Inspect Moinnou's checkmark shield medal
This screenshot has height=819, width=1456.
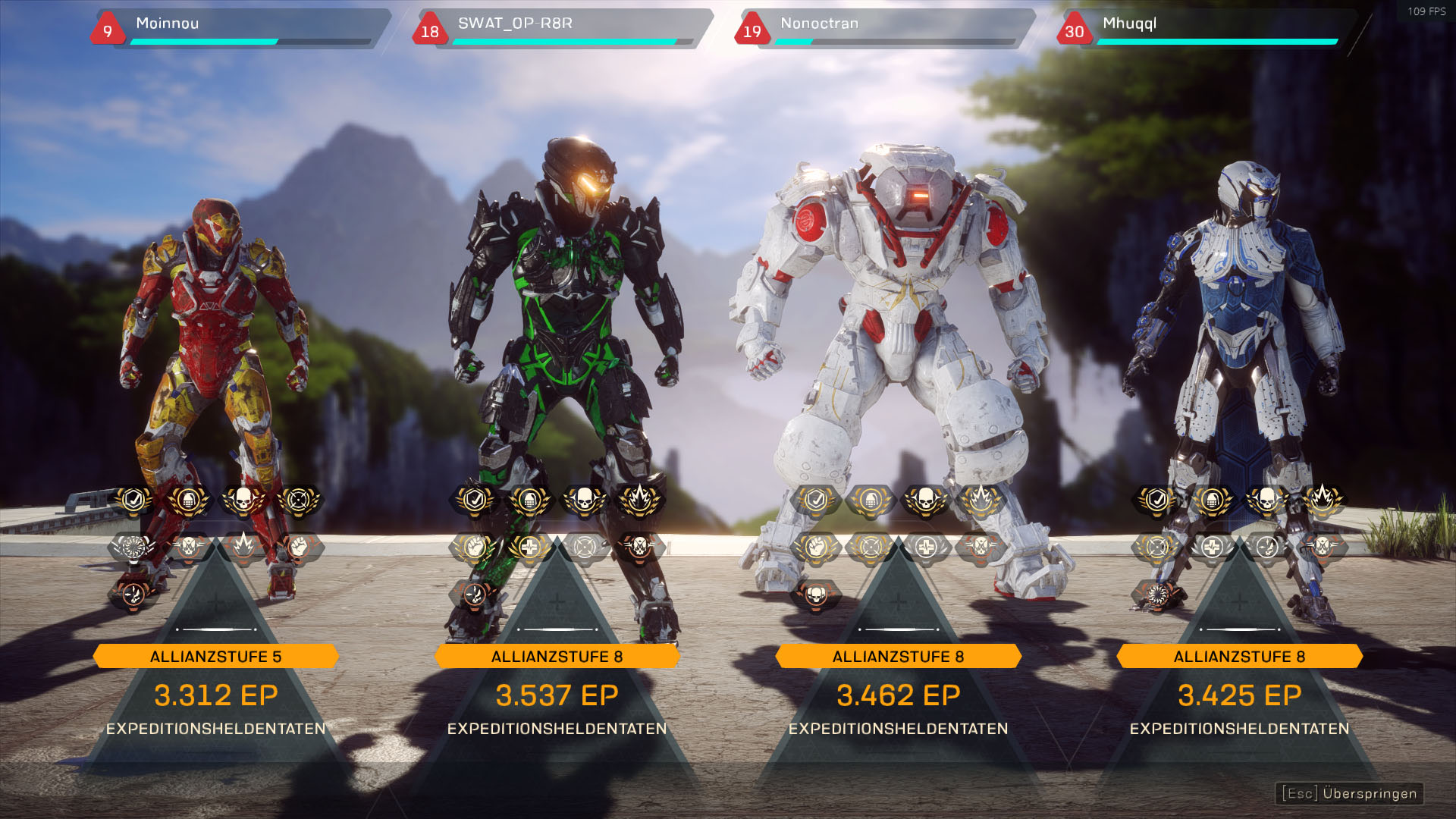pos(133,500)
